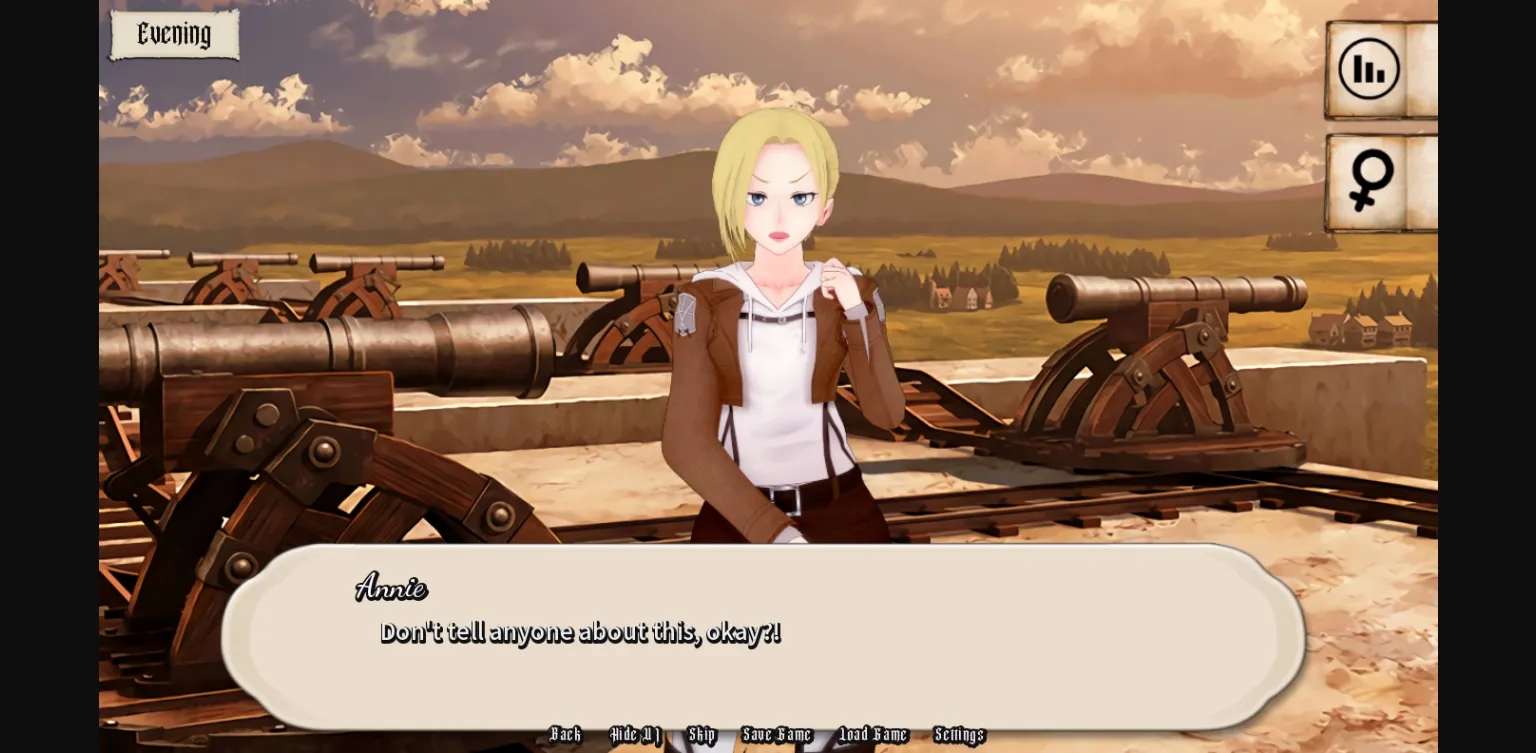This screenshot has height=753, width=1536.
Task: Hide the UI overlay with Hide UI
Action: pyautogui.click(x=635, y=735)
